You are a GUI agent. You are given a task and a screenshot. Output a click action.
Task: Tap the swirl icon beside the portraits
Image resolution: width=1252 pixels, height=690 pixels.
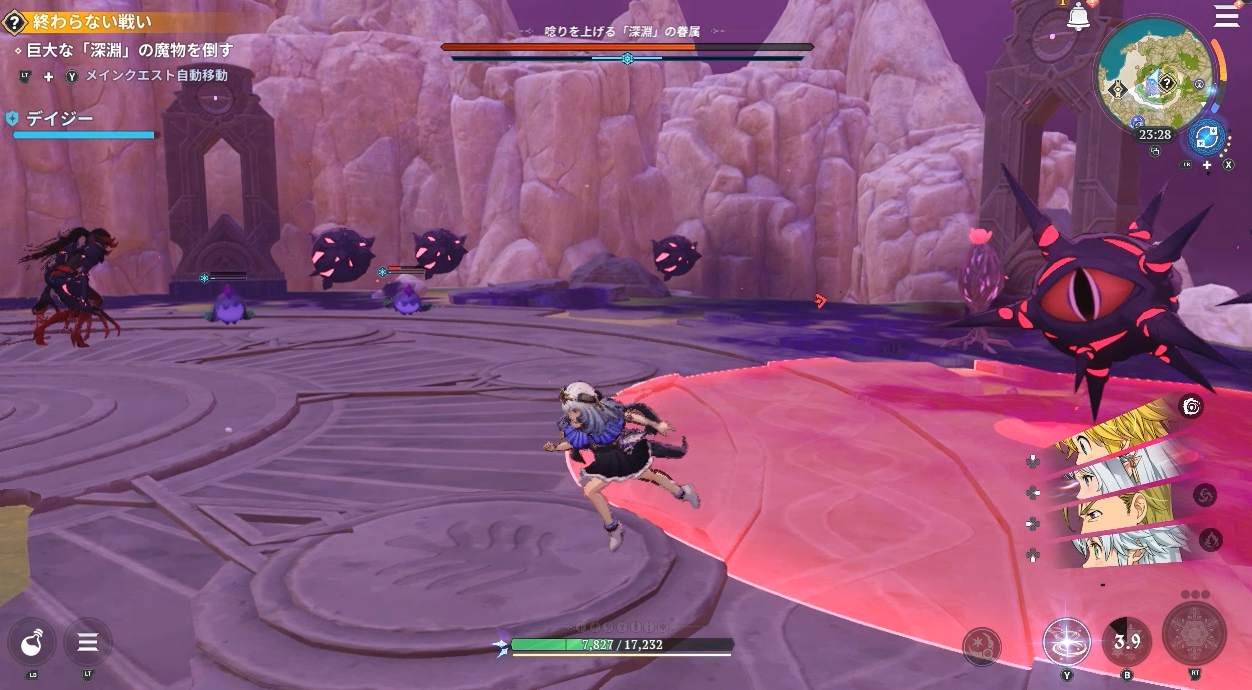point(1204,494)
